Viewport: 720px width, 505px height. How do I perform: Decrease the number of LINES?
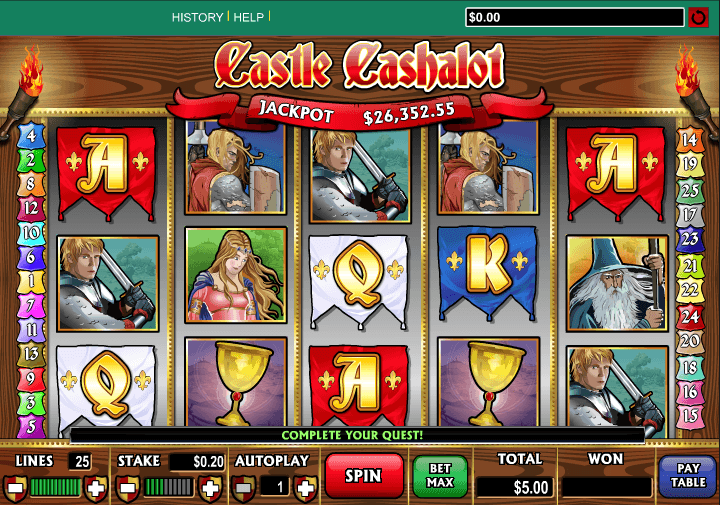[x=15, y=488]
